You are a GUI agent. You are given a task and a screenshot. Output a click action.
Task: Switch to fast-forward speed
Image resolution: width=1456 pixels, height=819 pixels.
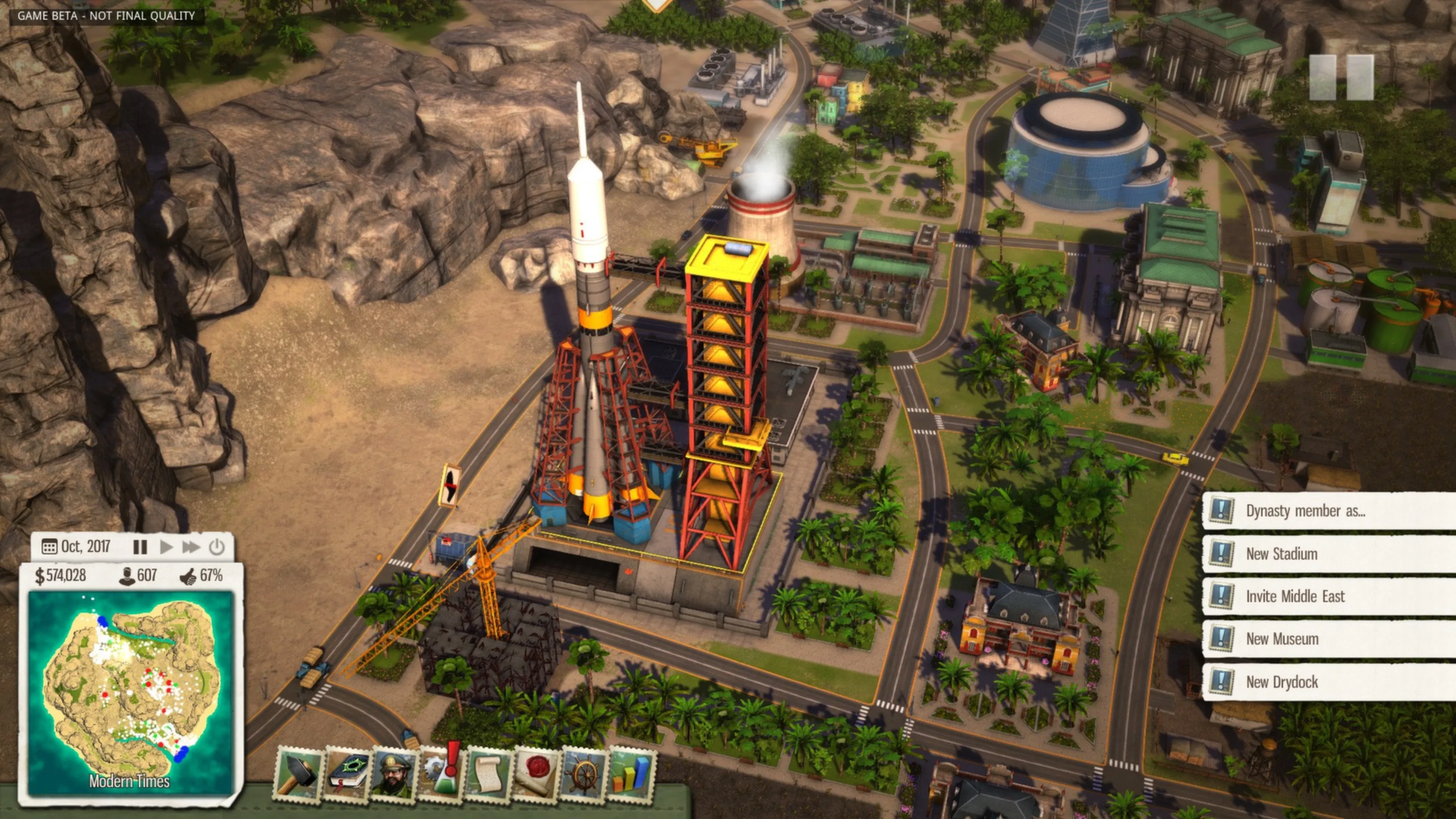click(x=190, y=546)
